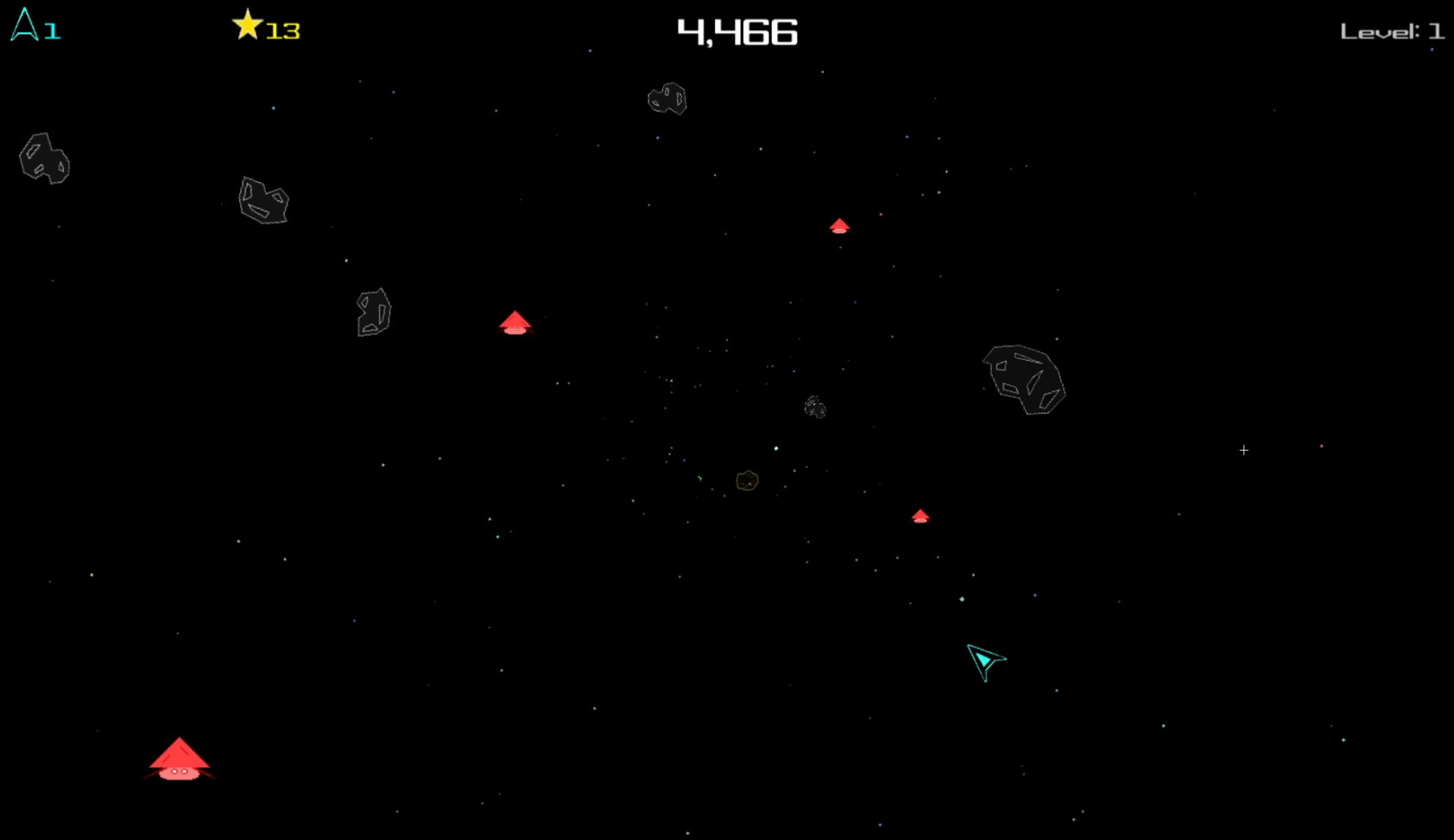Click the crosshair cursor marker right side
The image size is (1454, 840).
1243,450
